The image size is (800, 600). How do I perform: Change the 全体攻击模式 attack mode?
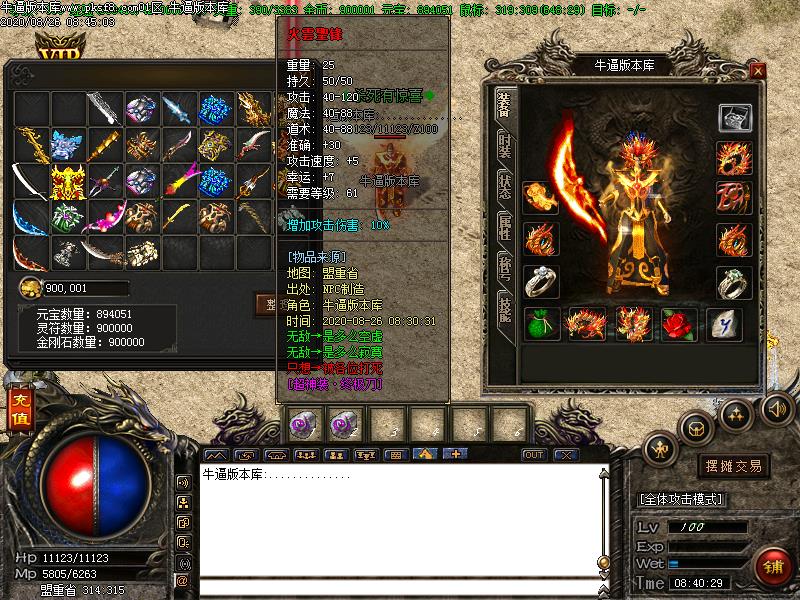(679, 498)
